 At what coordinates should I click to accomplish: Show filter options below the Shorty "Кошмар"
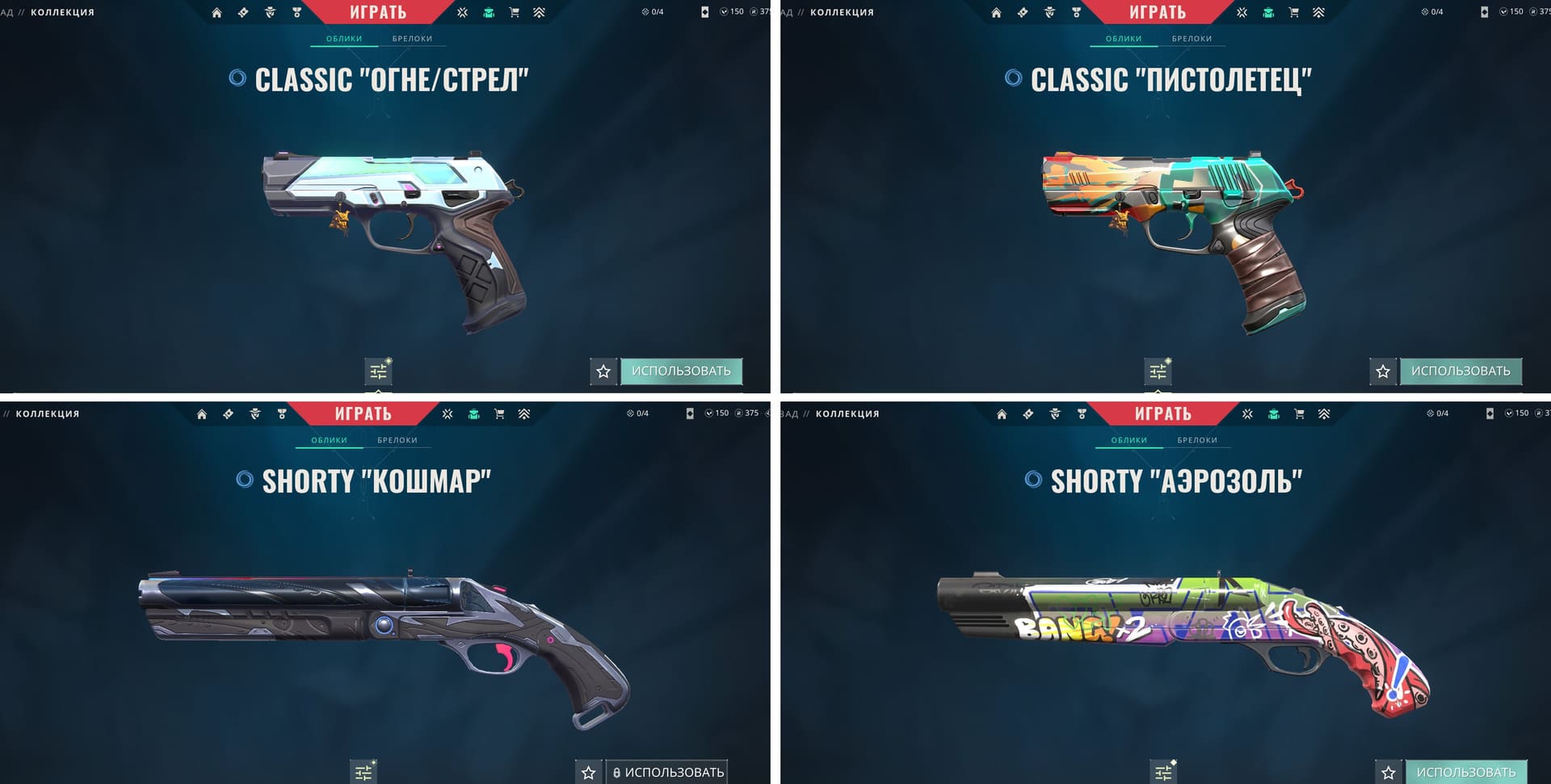click(364, 772)
